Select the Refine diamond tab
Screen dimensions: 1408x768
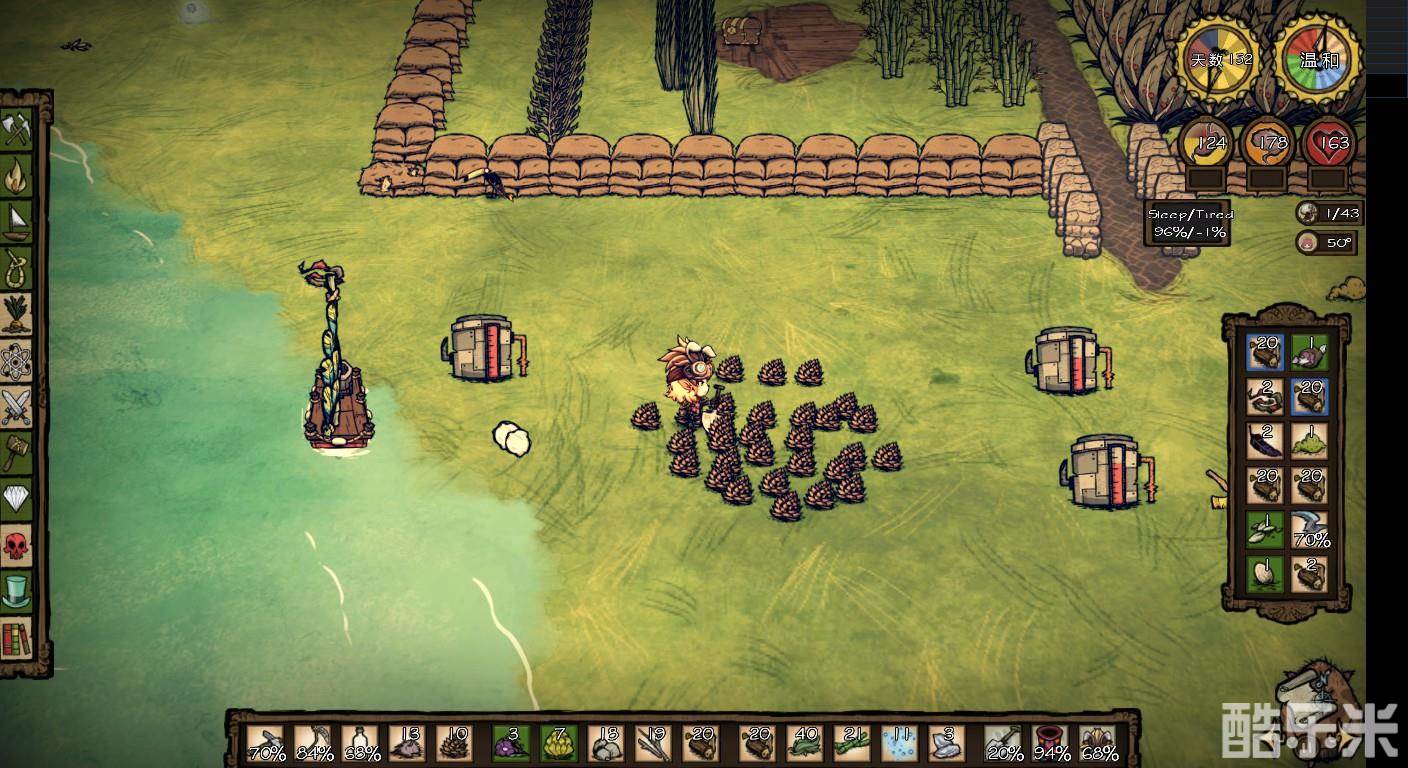[16, 498]
